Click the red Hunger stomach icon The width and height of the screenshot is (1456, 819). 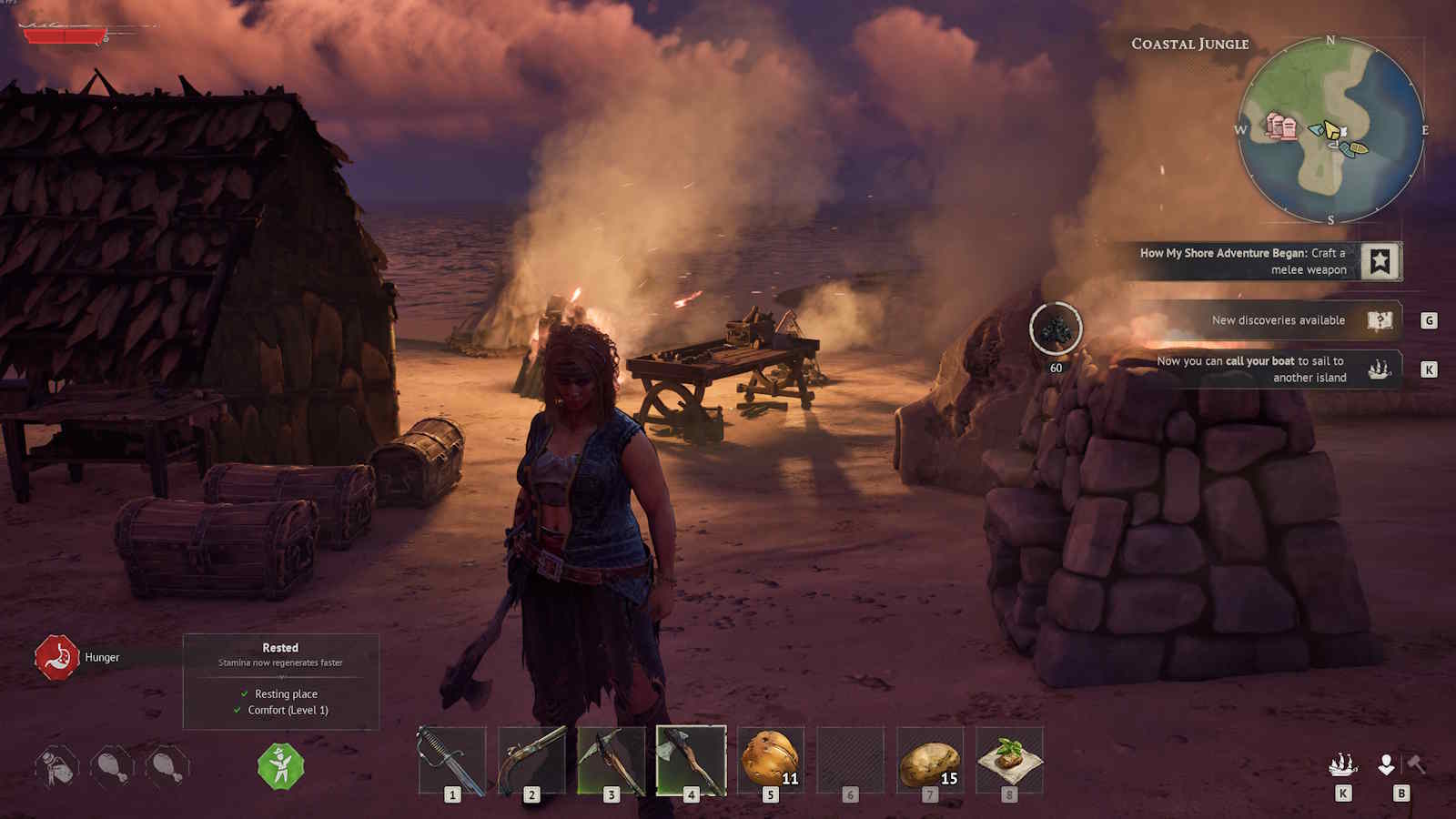pos(57,657)
